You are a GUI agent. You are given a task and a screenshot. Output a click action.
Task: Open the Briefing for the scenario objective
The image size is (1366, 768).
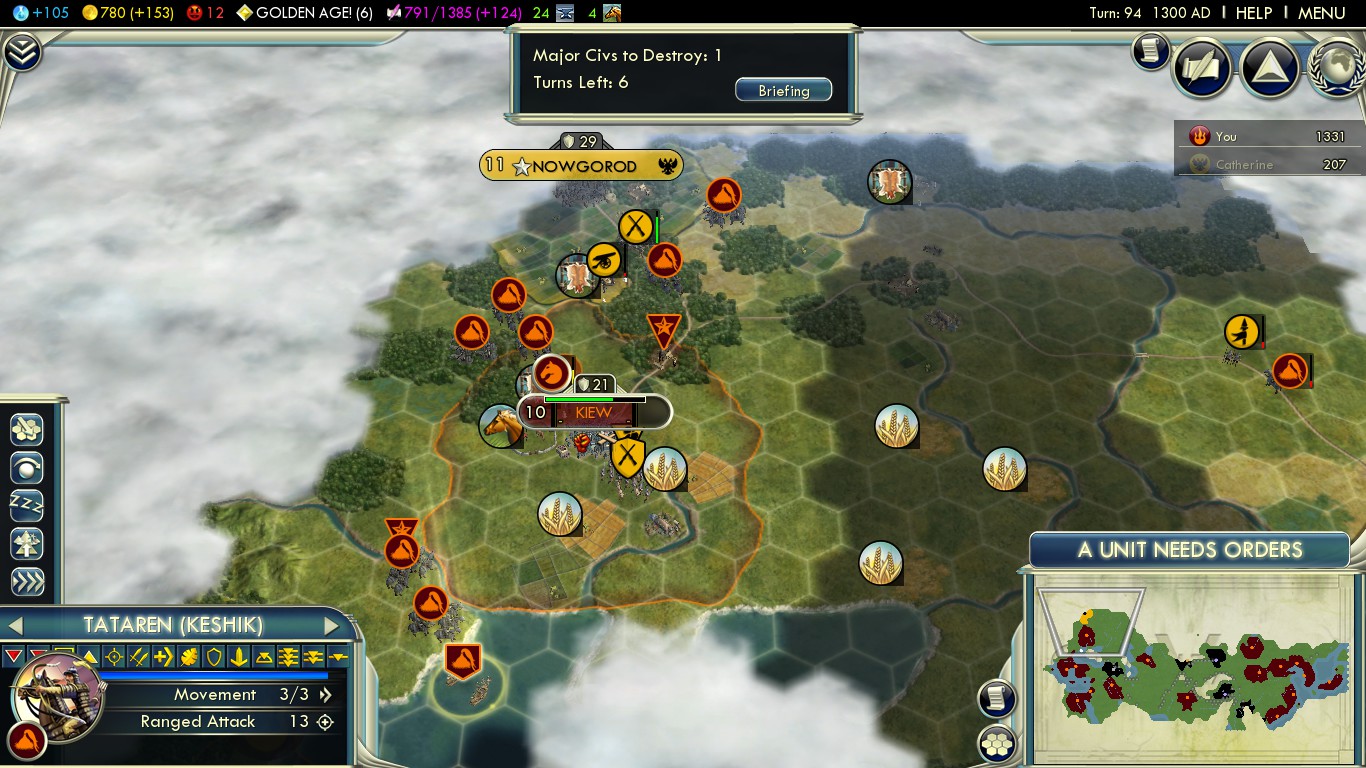click(783, 91)
